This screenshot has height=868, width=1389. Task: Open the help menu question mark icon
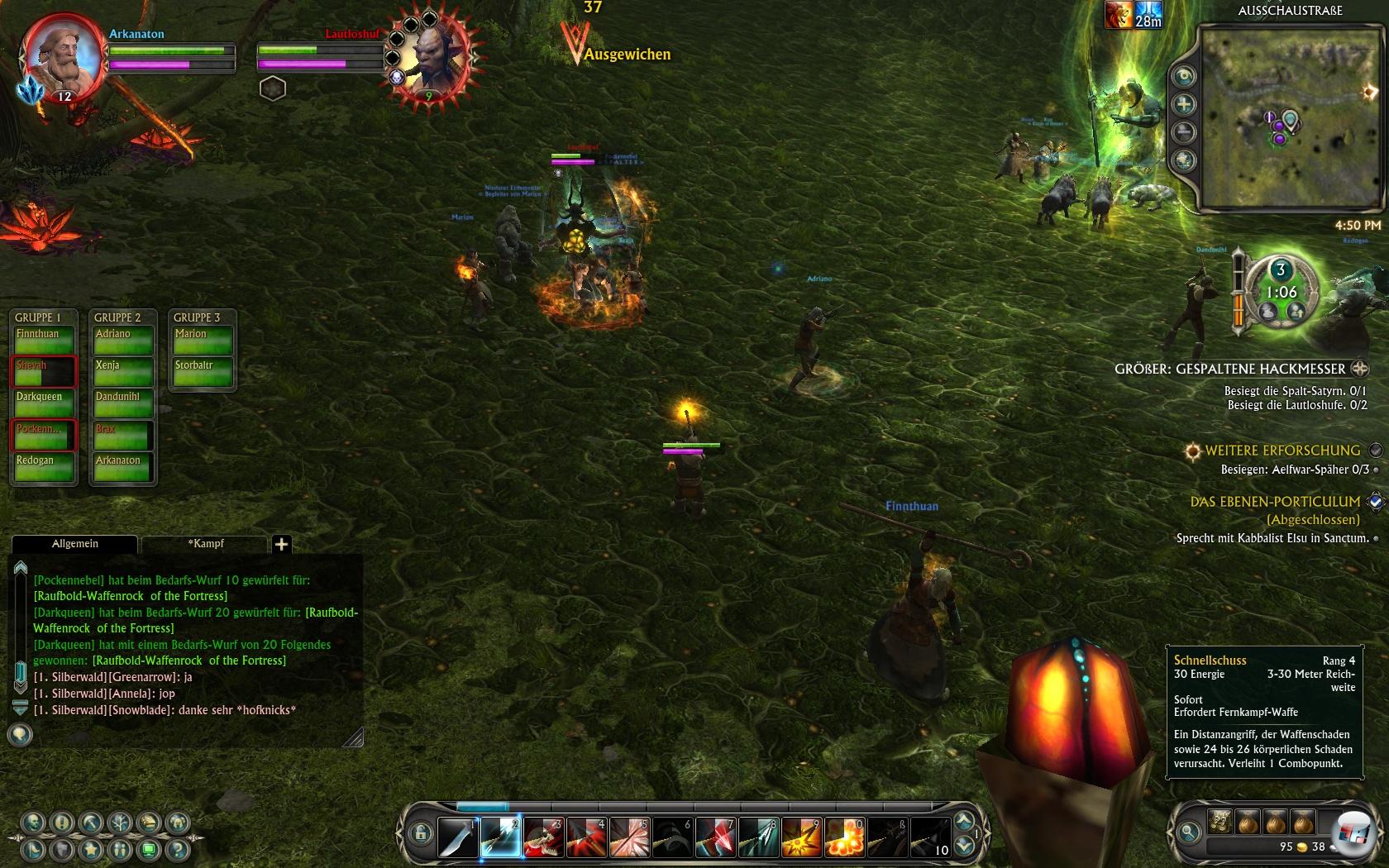176,849
